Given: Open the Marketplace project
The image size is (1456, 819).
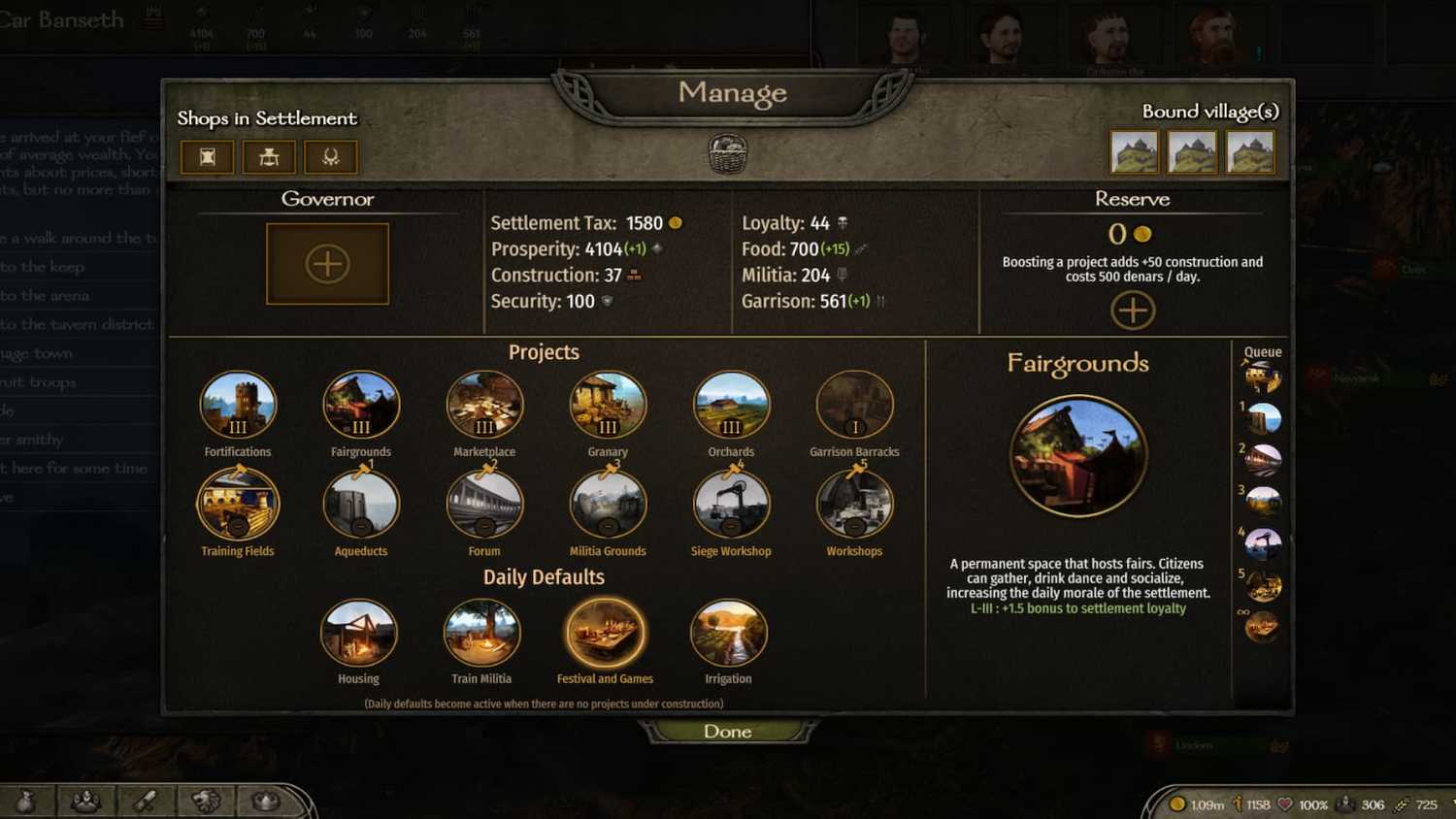Looking at the screenshot, I should pyautogui.click(x=483, y=406).
